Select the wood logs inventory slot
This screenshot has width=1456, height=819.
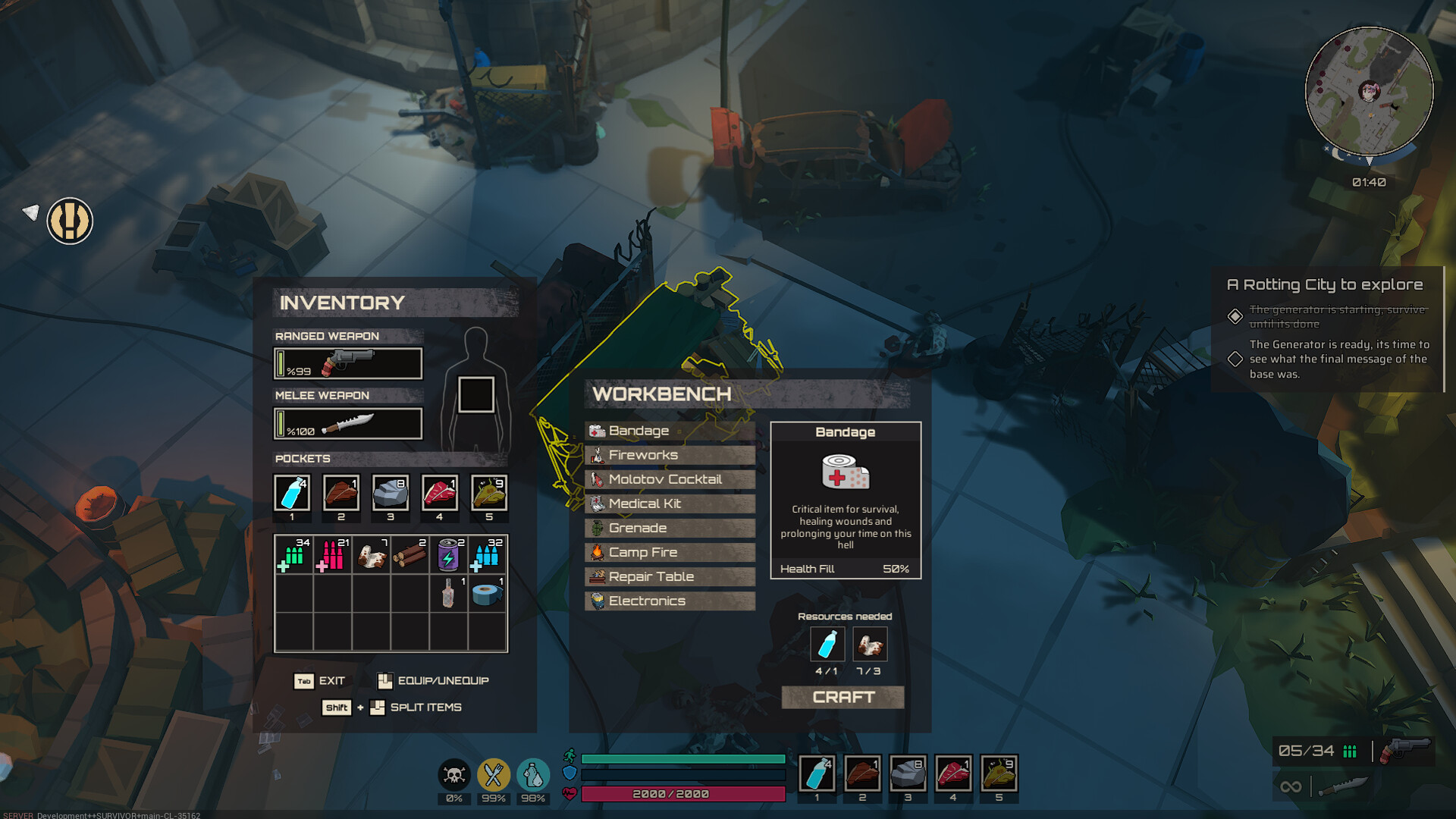pyautogui.click(x=409, y=555)
